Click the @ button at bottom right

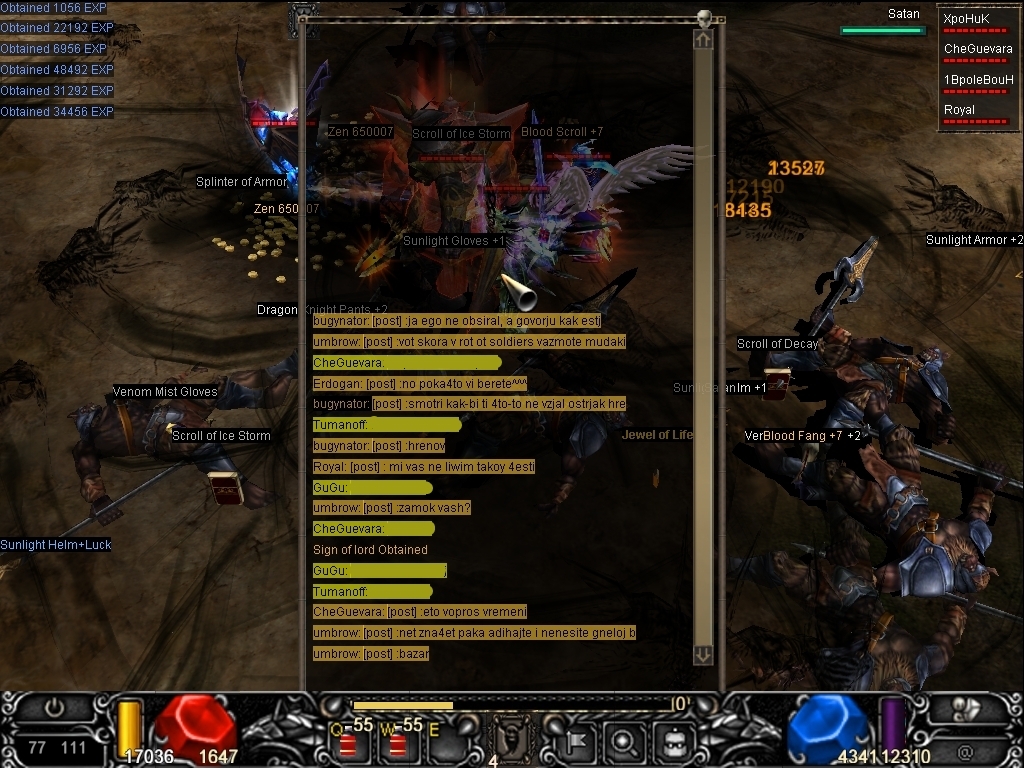[965, 751]
